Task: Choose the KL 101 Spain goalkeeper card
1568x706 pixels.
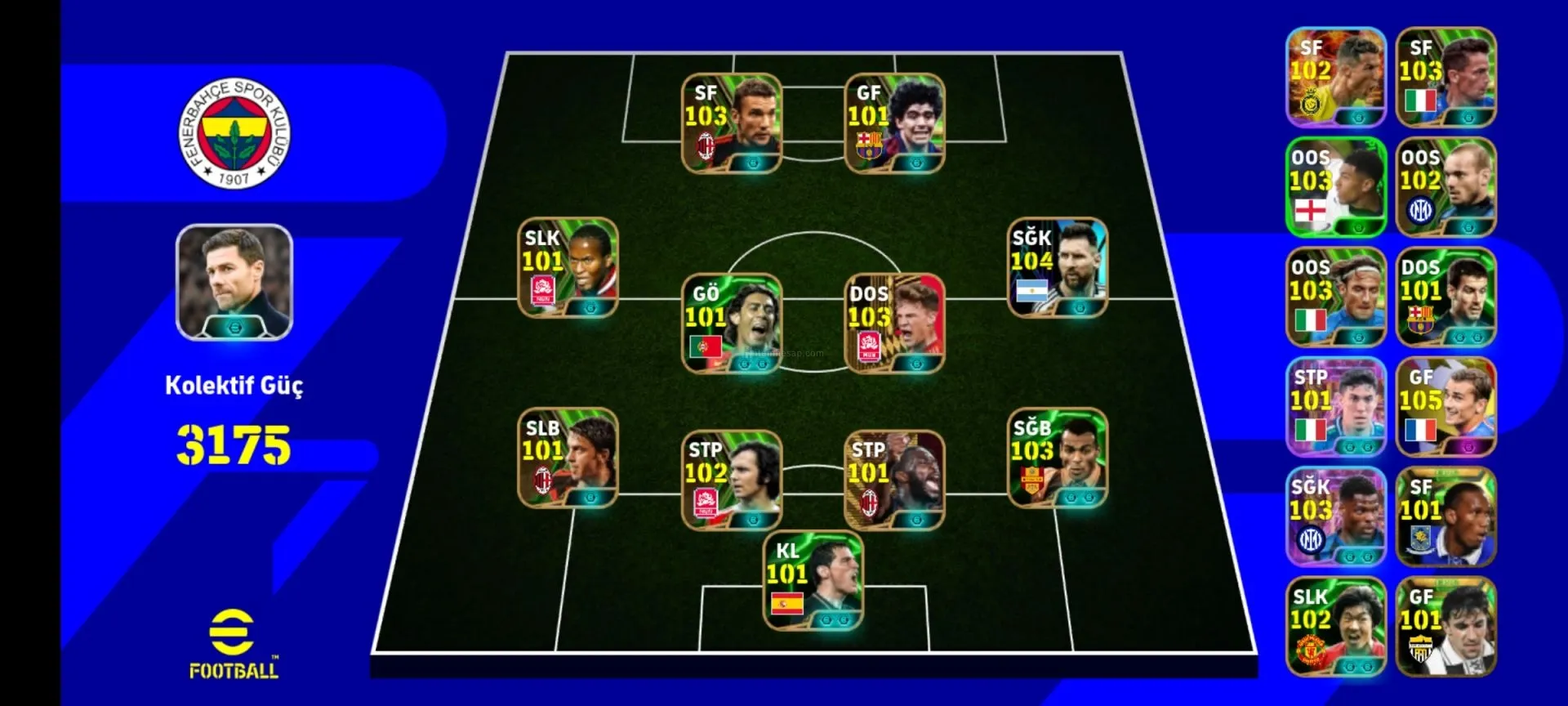Action: (x=813, y=581)
